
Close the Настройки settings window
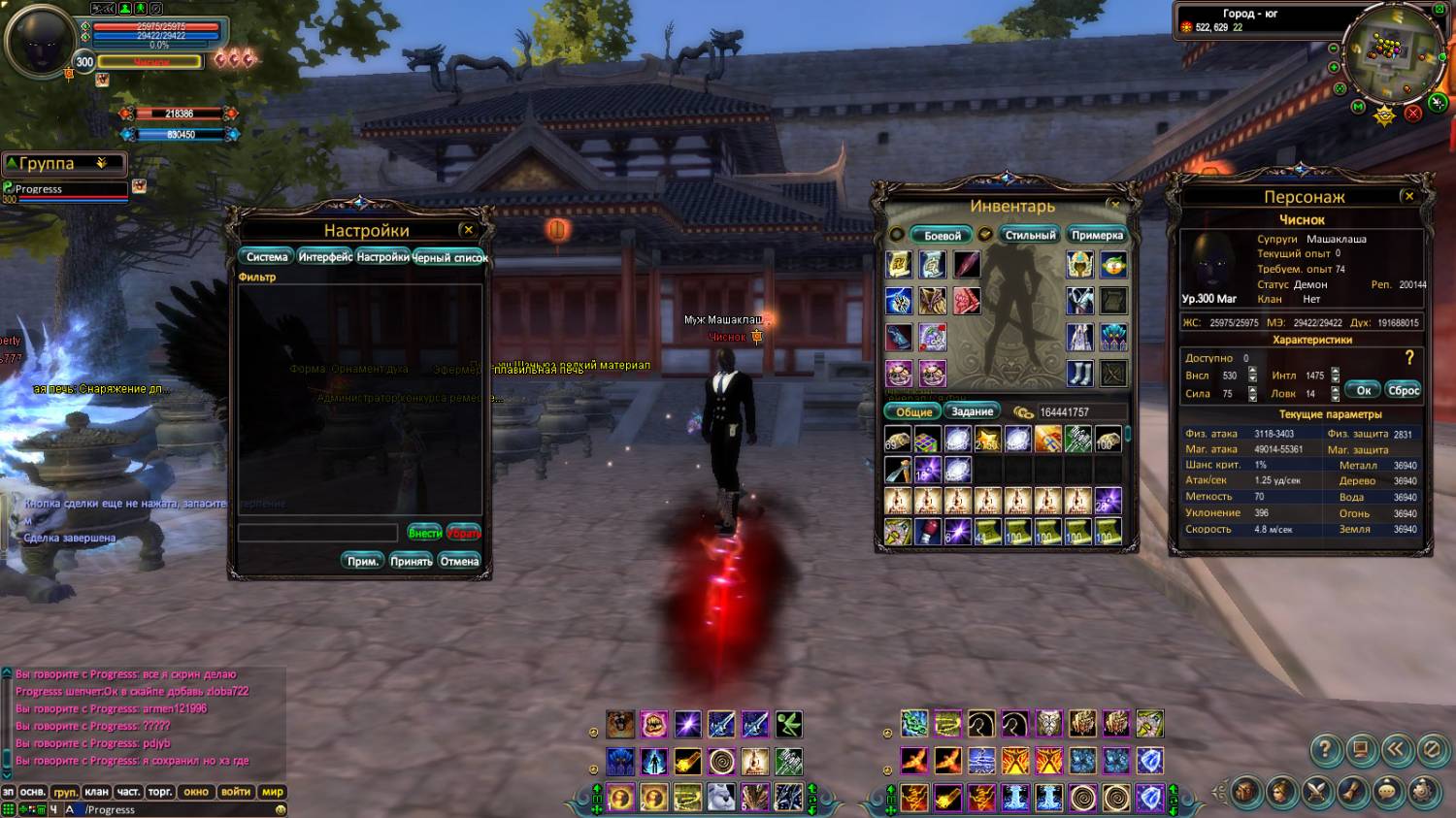pyautogui.click(x=469, y=230)
